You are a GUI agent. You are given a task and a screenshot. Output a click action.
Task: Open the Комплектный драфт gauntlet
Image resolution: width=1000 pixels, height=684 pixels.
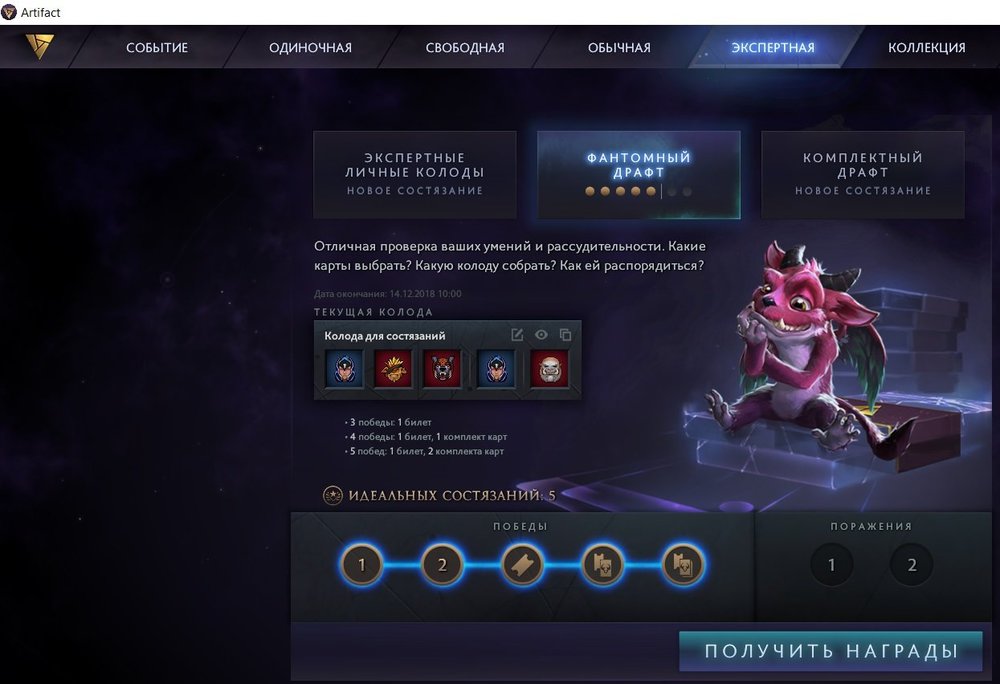(863, 174)
